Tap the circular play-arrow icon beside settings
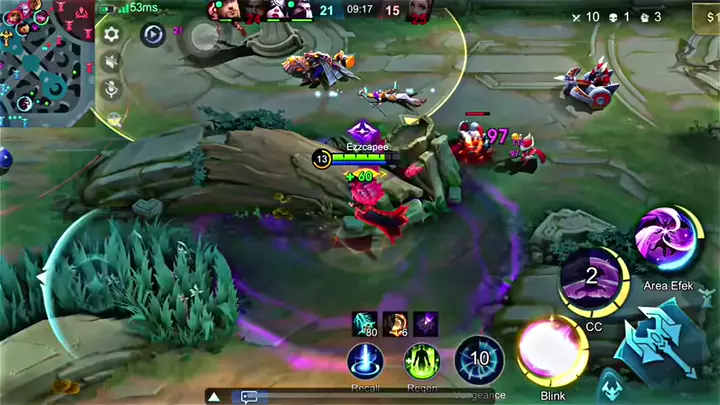The width and height of the screenshot is (720, 405). point(152,35)
